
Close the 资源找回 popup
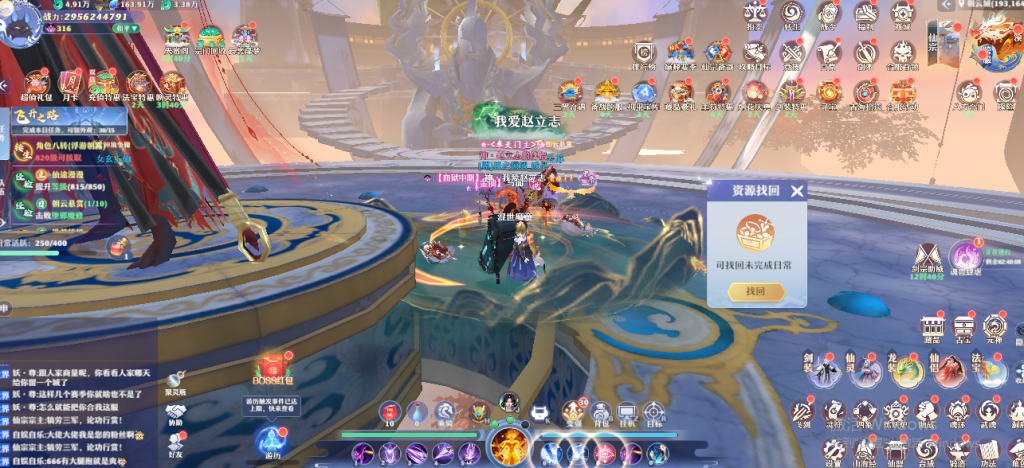point(796,192)
